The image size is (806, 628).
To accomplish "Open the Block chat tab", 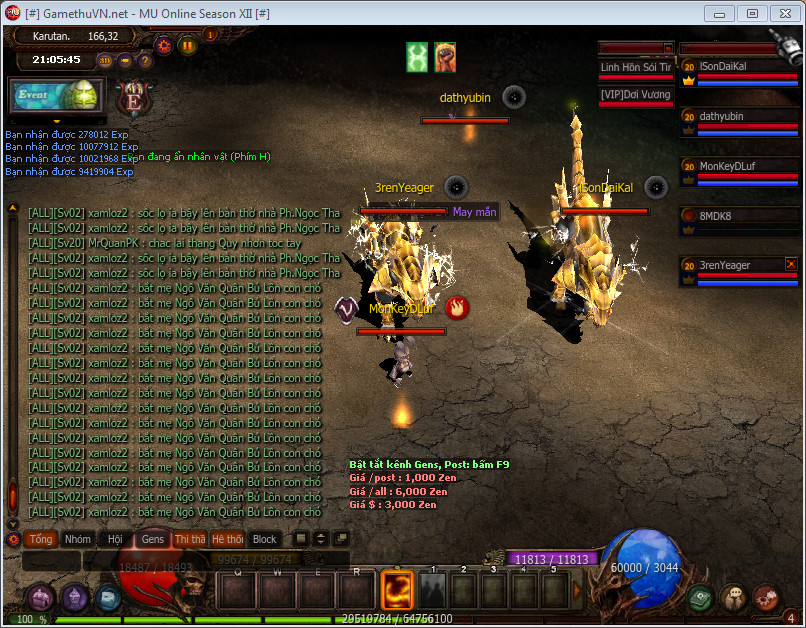I will [x=264, y=539].
